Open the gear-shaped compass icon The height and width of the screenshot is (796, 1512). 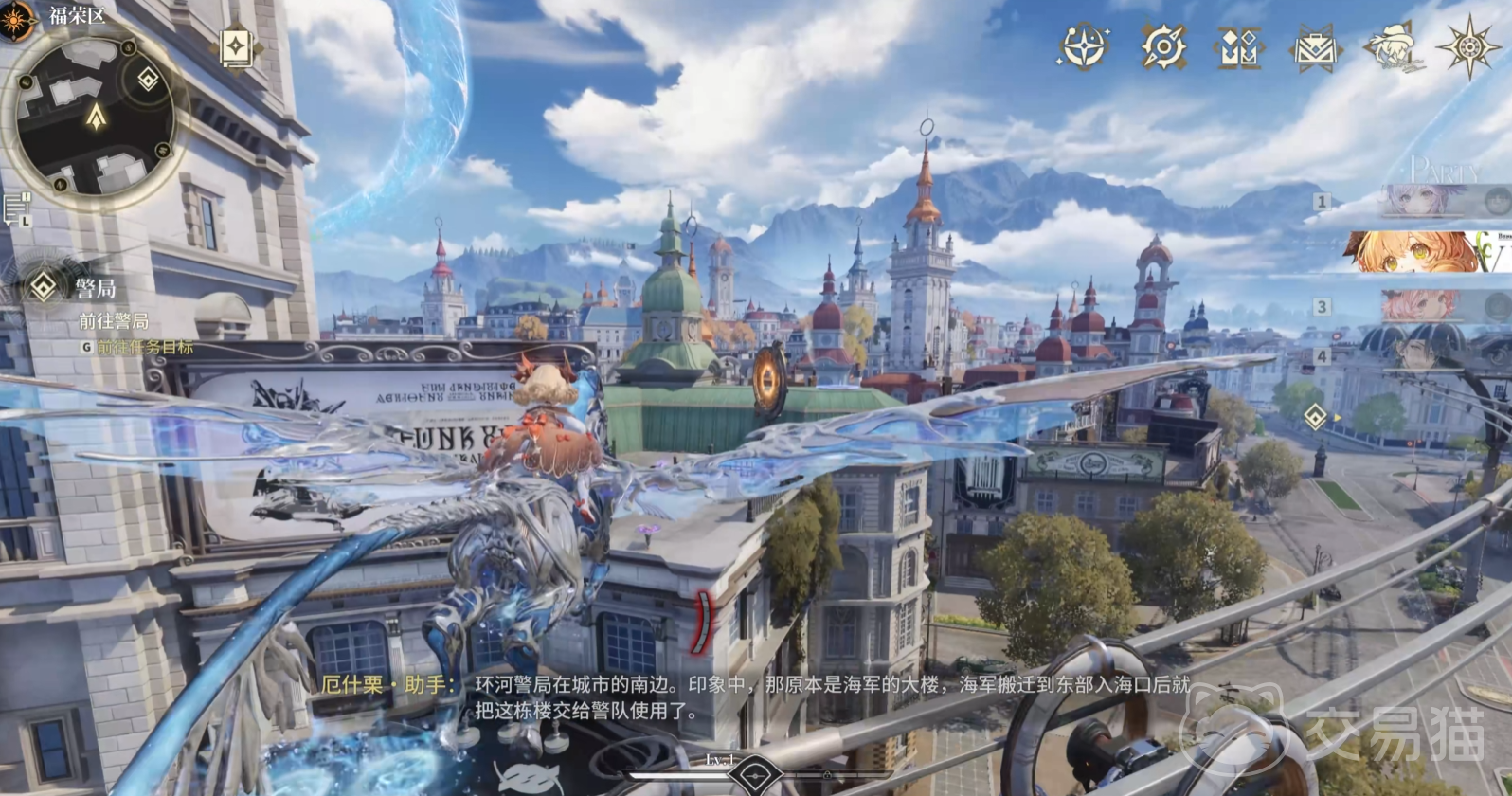point(1162,45)
